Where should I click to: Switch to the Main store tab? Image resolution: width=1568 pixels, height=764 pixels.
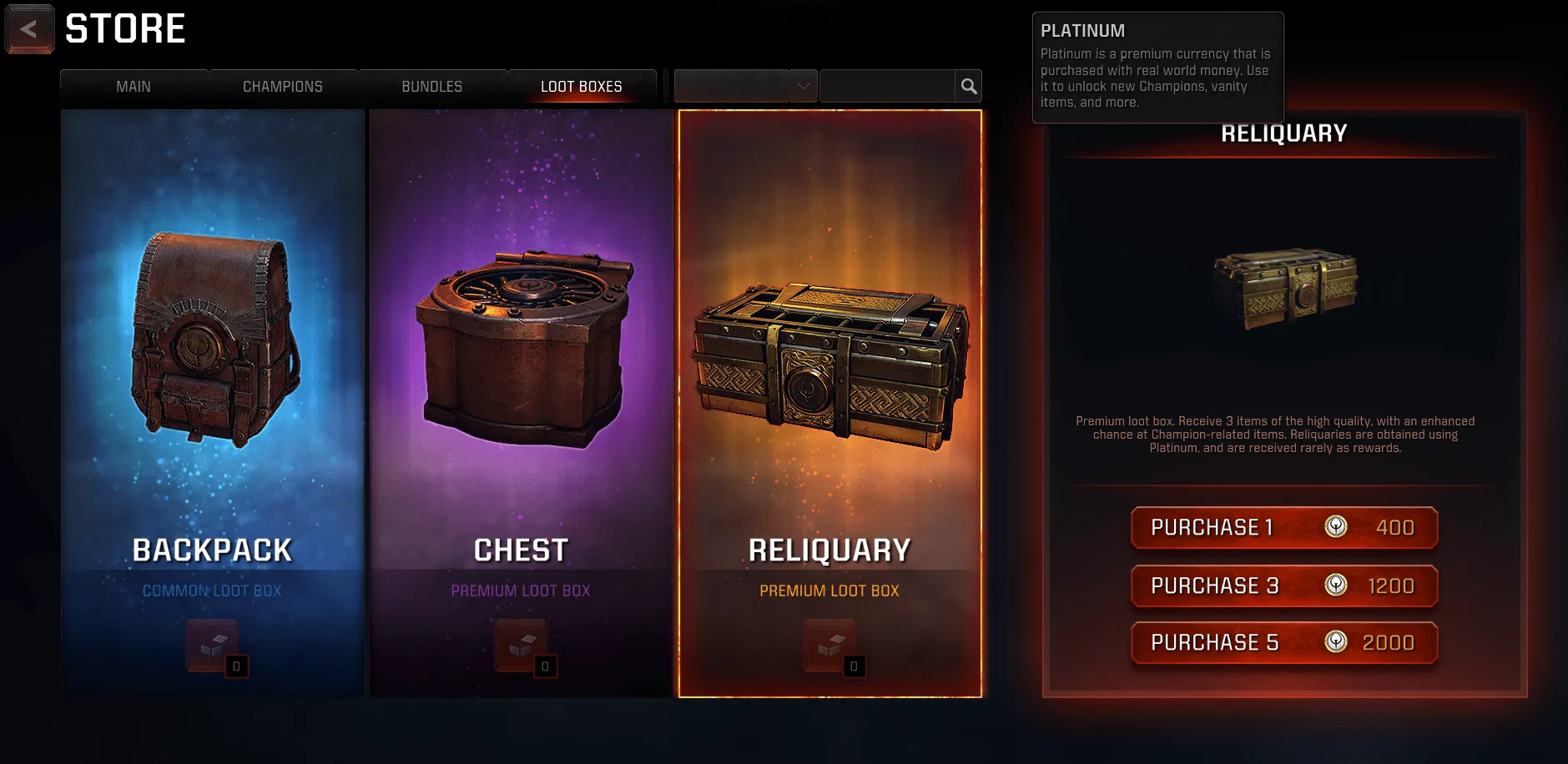coord(134,87)
